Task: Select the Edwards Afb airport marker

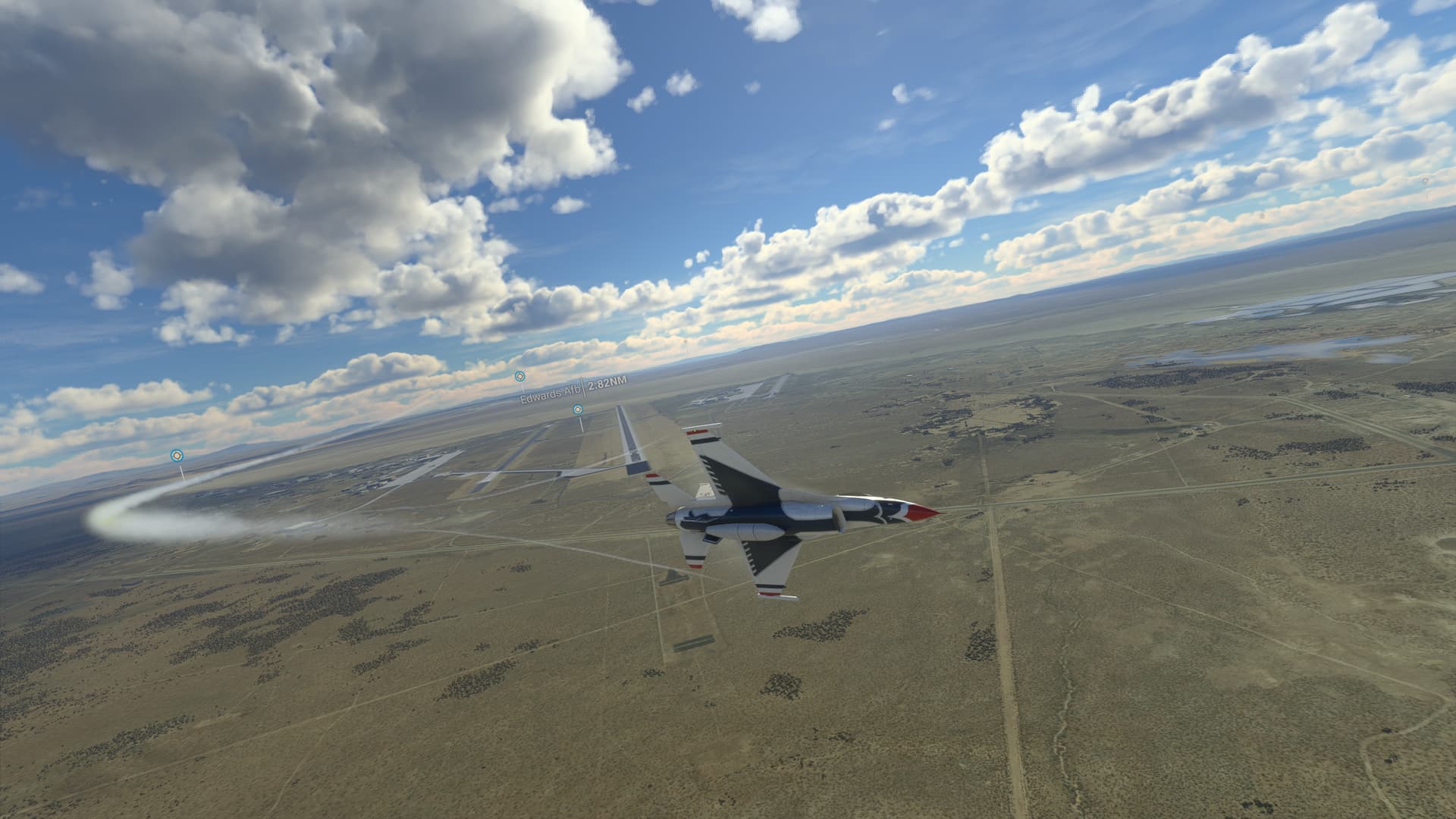Action: tap(519, 376)
